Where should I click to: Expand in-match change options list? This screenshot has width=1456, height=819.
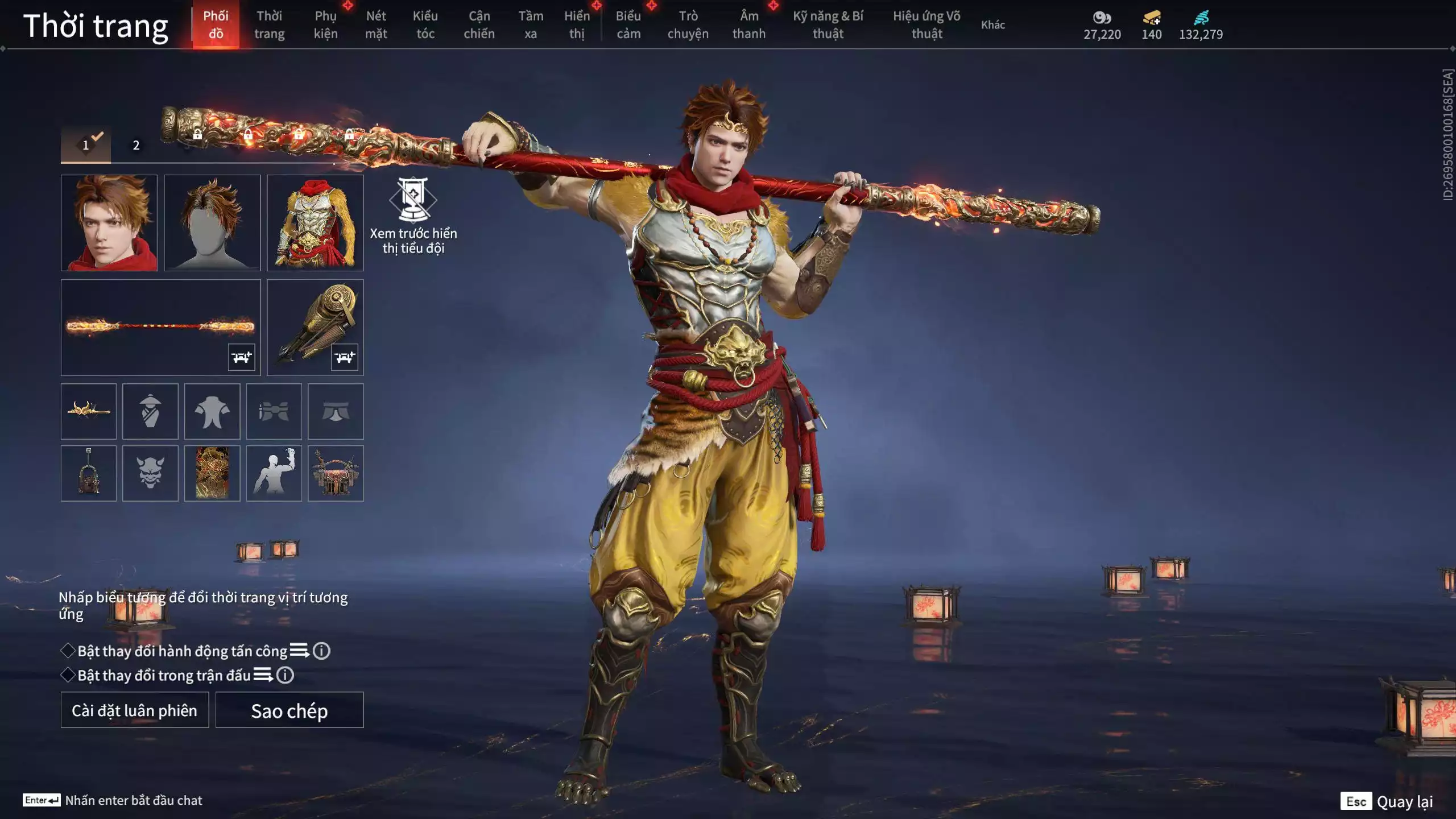[263, 677]
